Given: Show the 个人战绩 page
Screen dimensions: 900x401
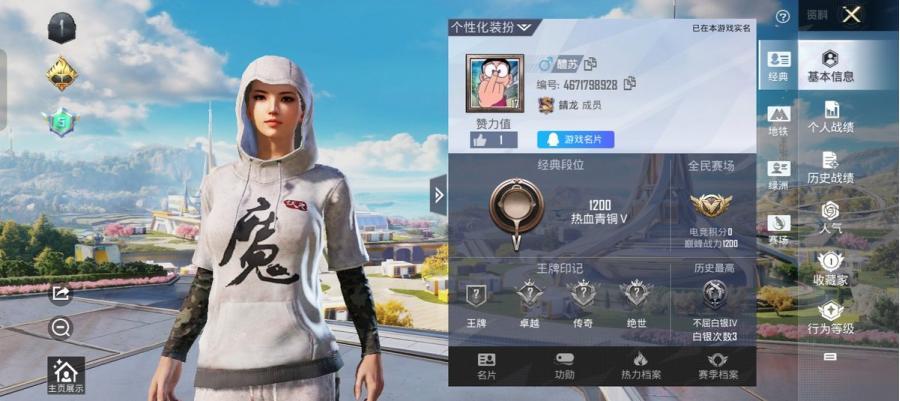Looking at the screenshot, I should click(x=830, y=117).
